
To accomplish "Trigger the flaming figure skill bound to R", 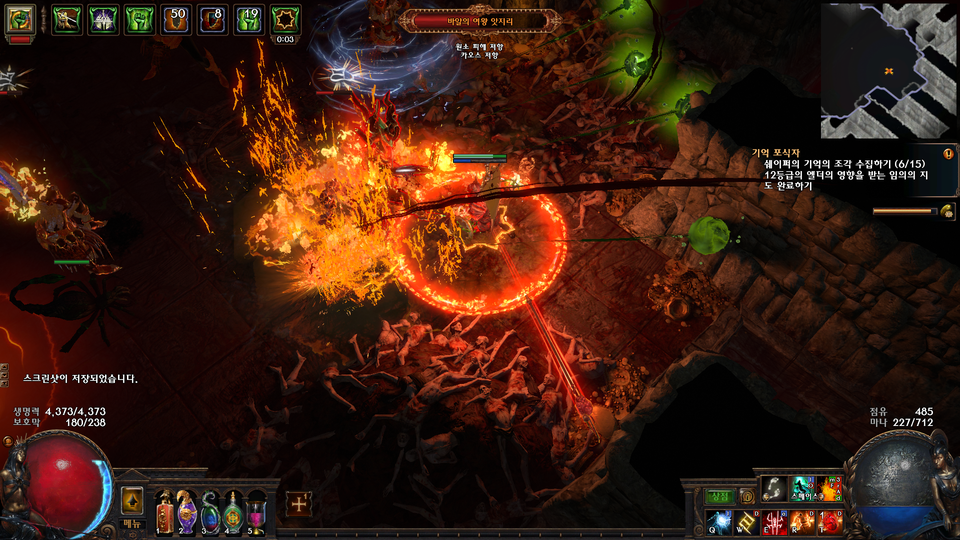I will (x=803, y=521).
